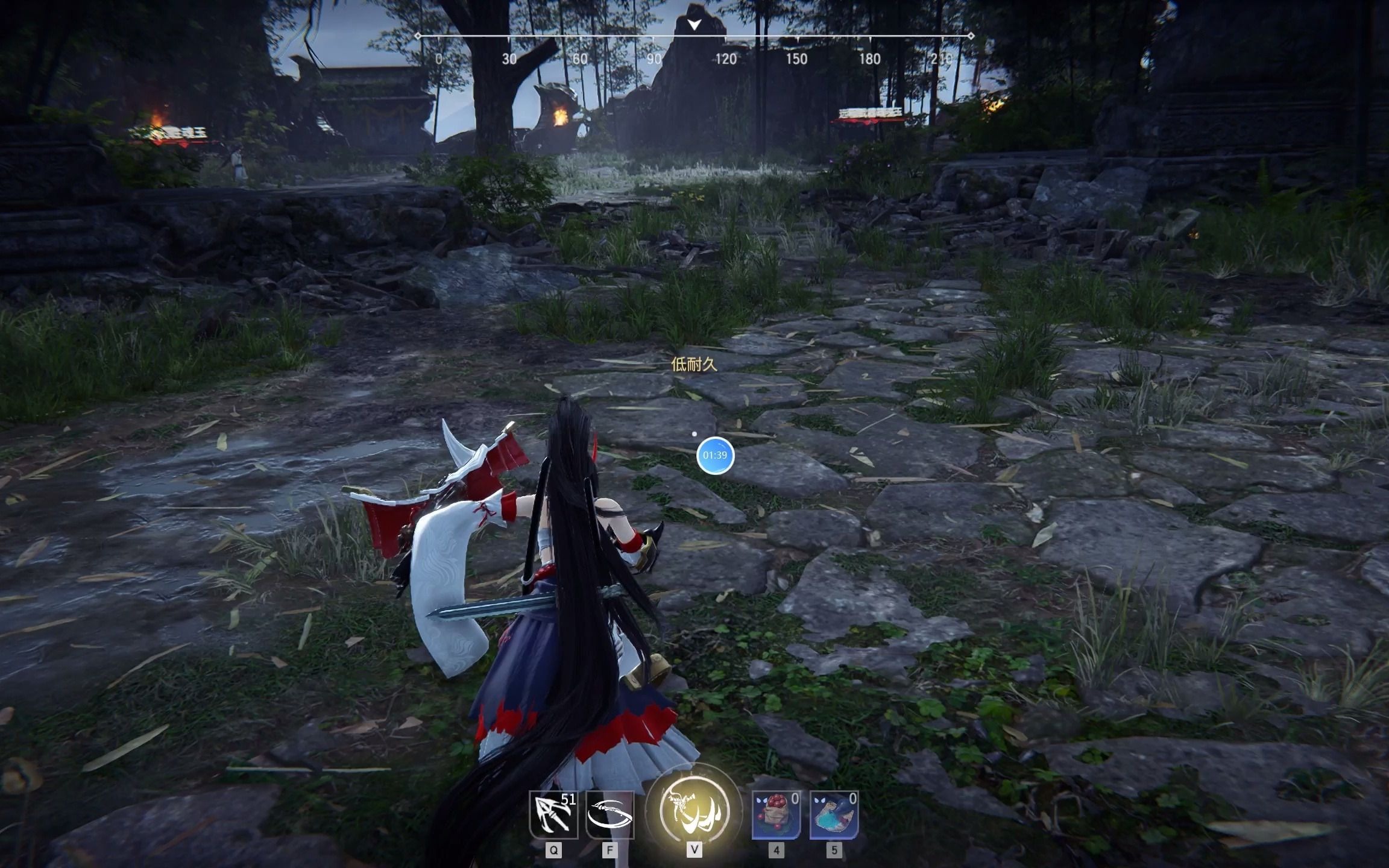Click the blue 01:39 countdown marker
This screenshot has height=868, width=1389.
click(715, 455)
